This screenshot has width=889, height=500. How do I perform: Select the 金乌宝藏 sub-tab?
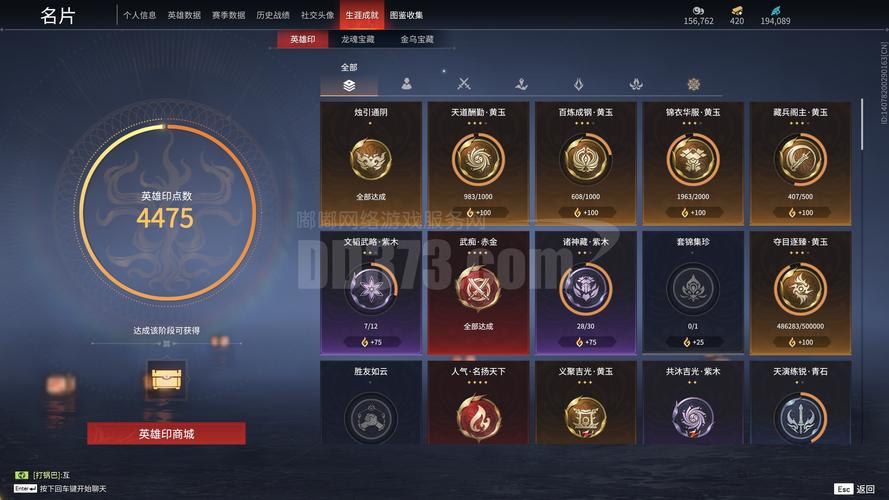click(x=417, y=40)
